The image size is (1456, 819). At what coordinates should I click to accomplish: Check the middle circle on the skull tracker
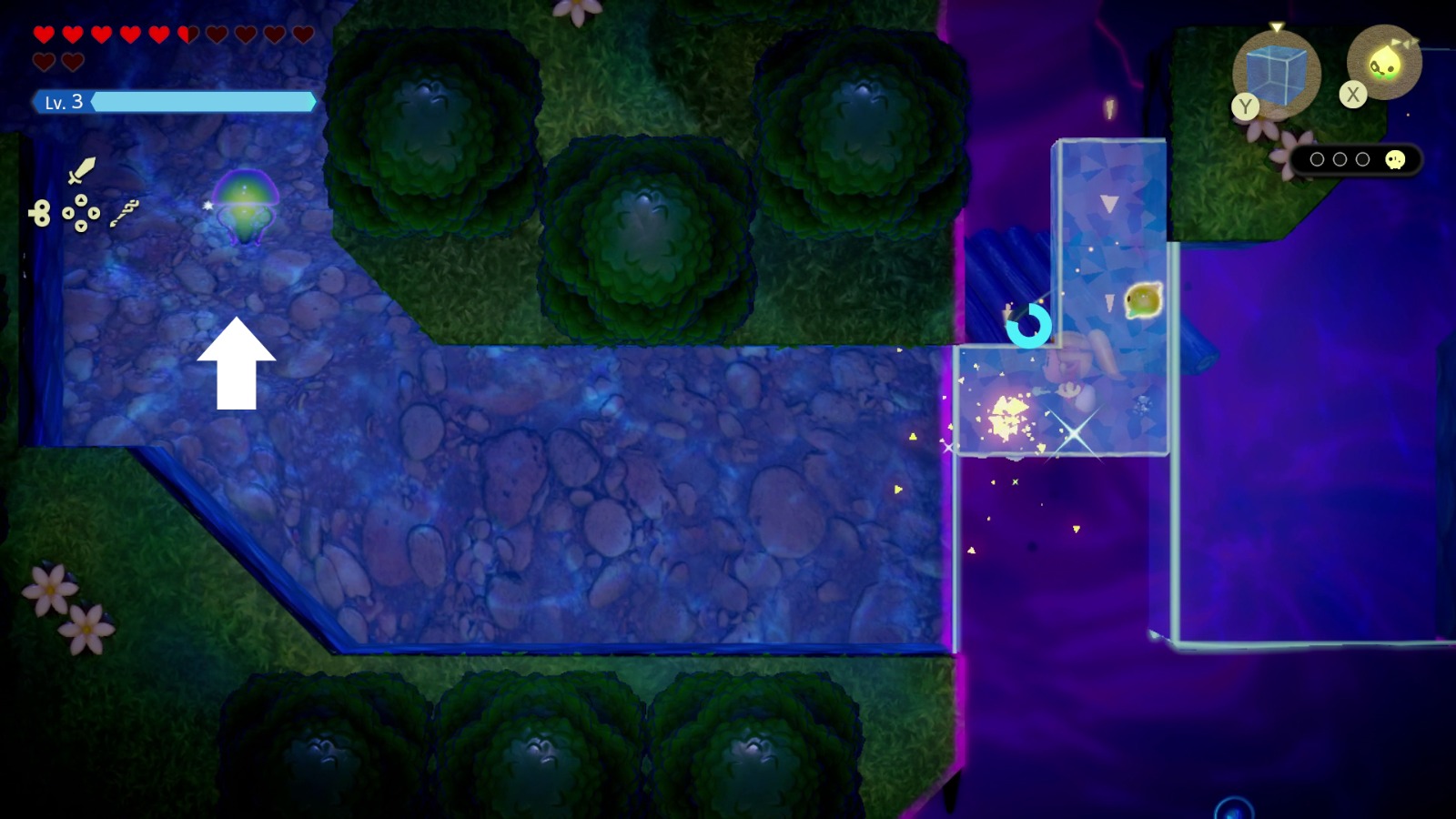pos(1340,158)
